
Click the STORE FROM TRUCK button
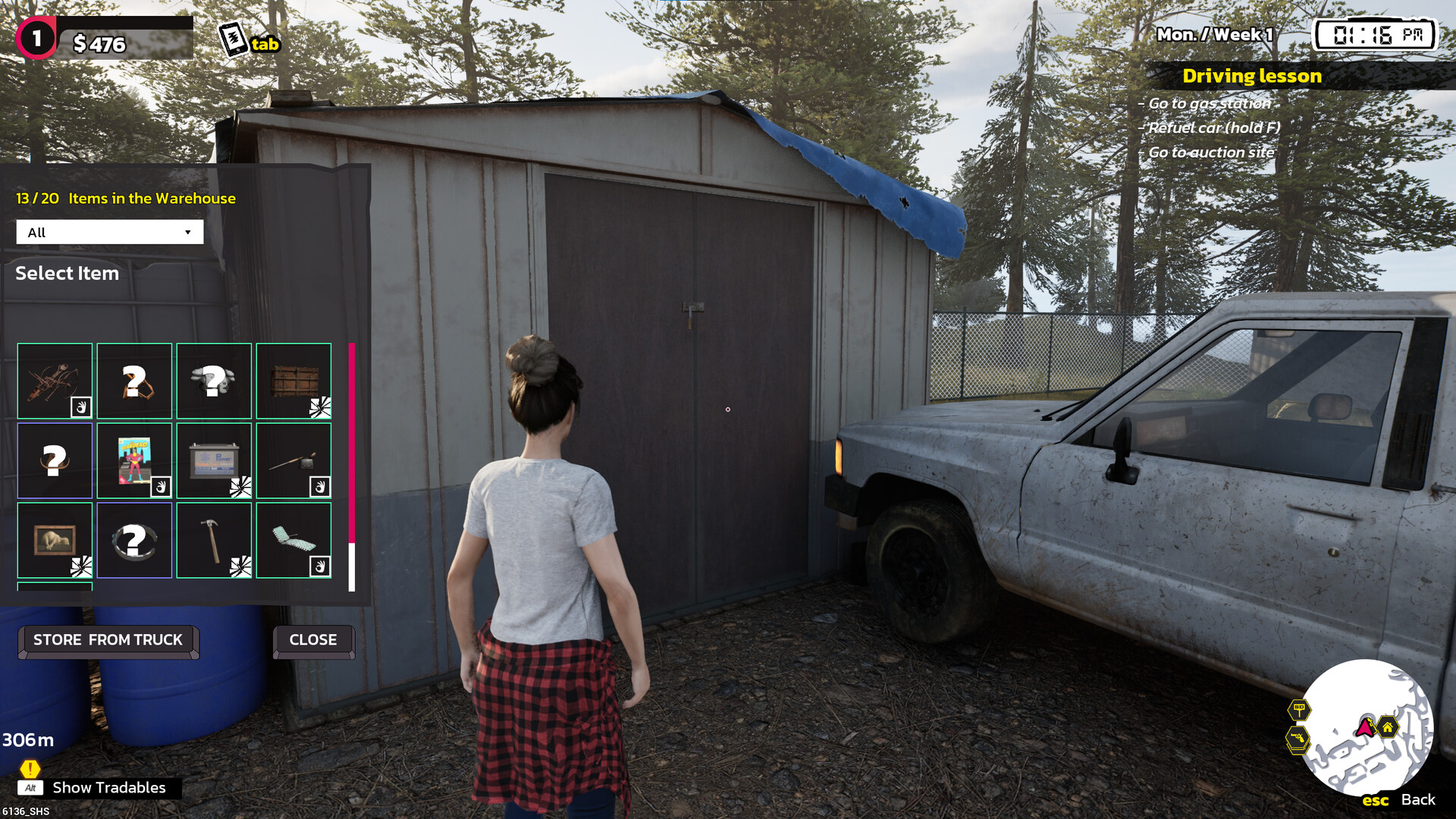[108, 640]
